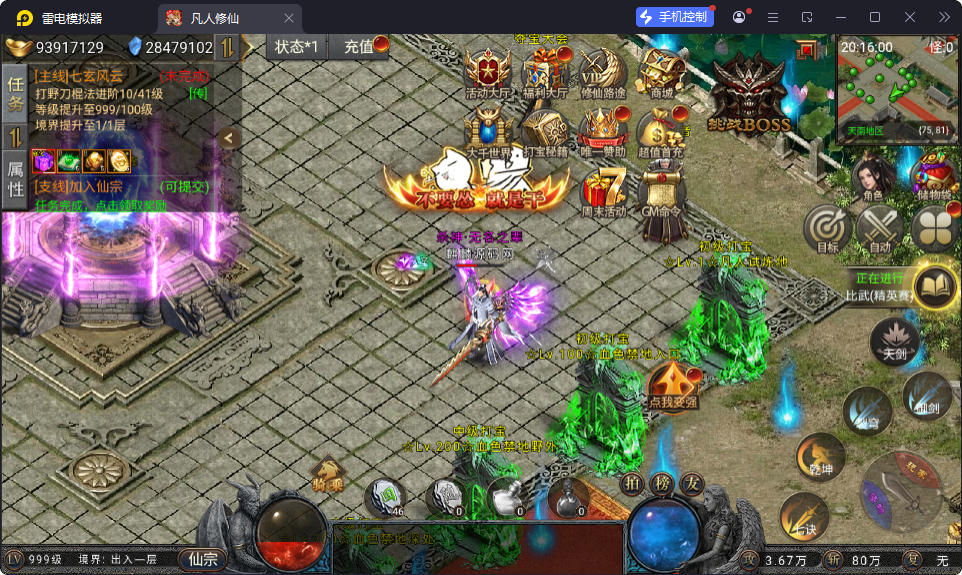Open the 周末活动 weekend event icon

click(603, 190)
